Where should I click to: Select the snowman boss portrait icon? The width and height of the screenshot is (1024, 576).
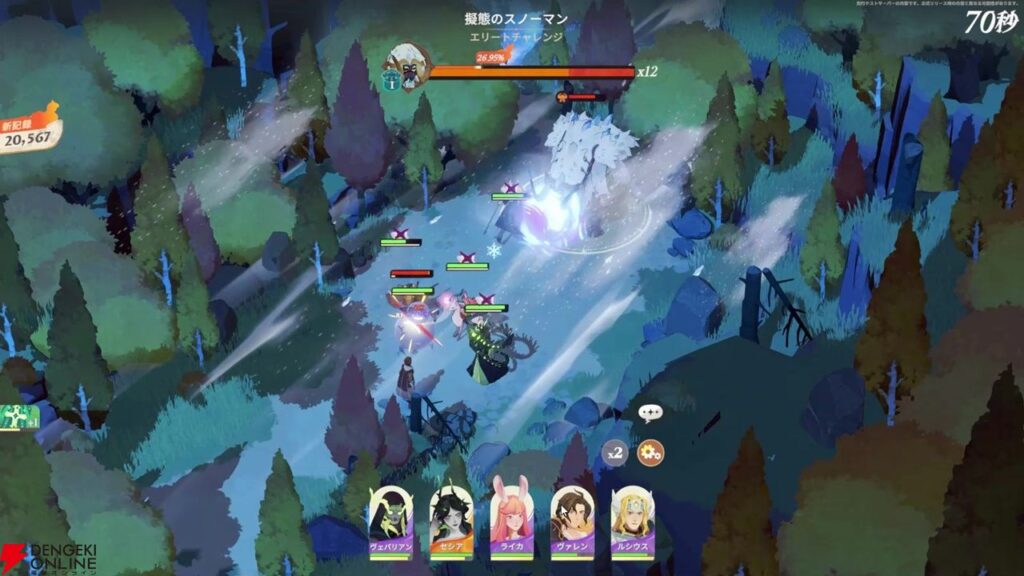click(408, 65)
